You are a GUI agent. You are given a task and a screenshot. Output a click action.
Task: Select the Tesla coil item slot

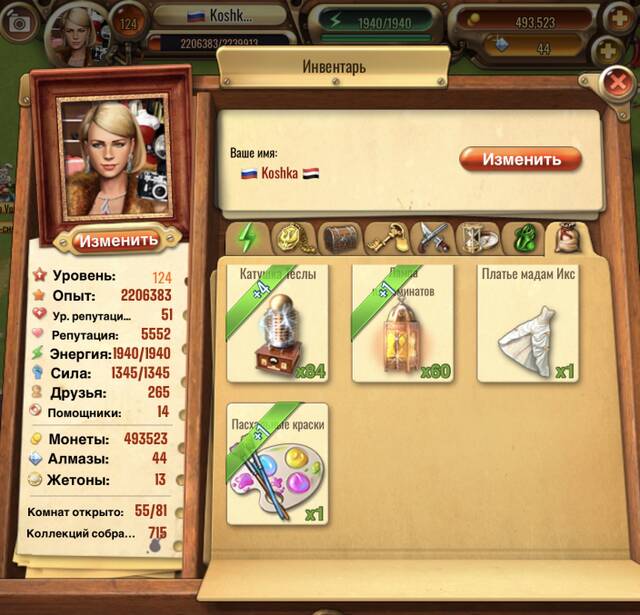277,323
